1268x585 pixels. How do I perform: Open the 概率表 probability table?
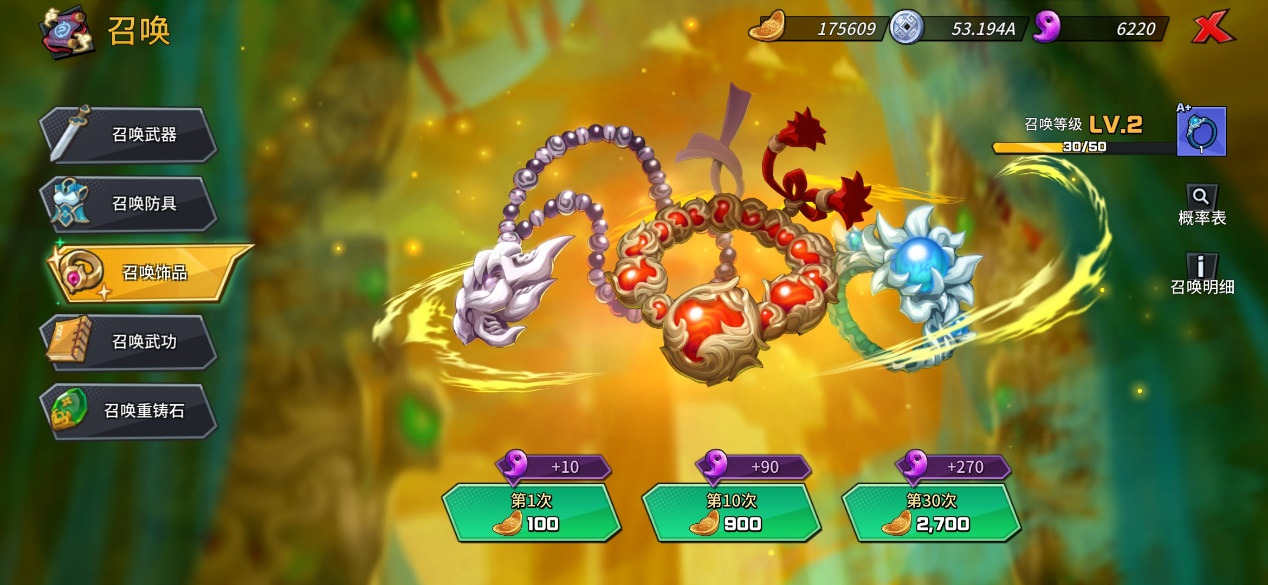tap(1202, 205)
